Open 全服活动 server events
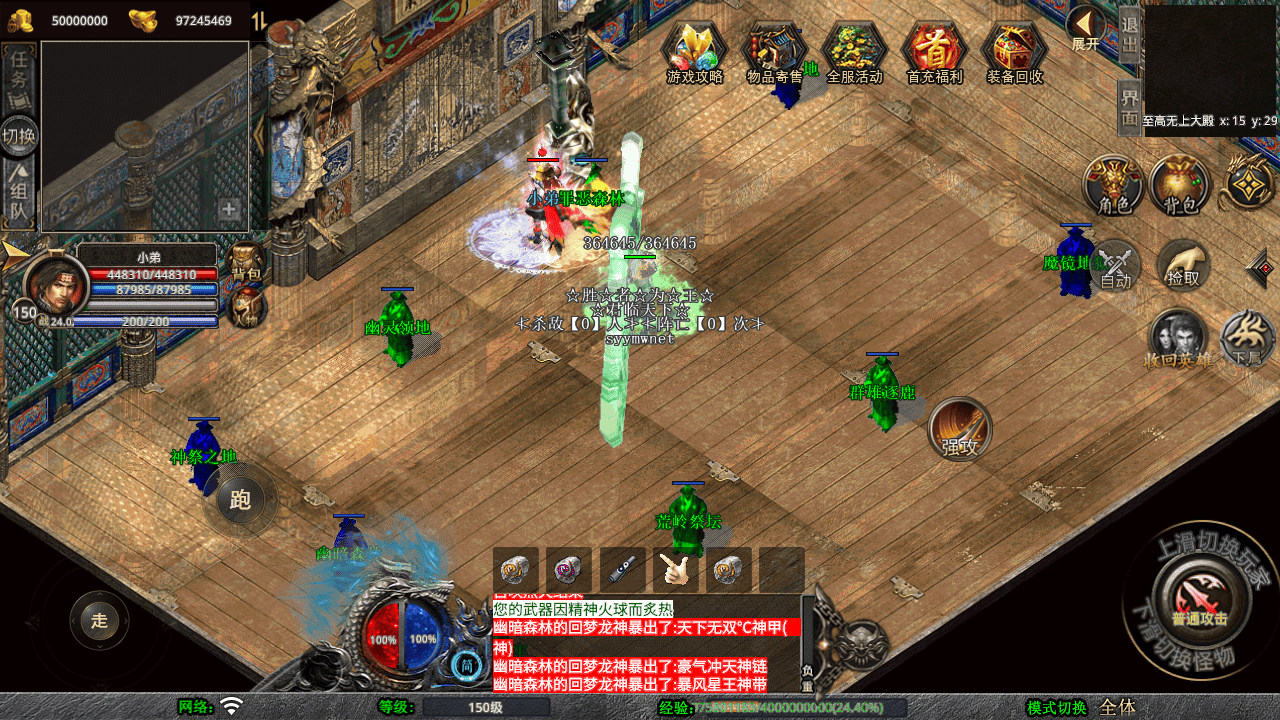The width and height of the screenshot is (1280, 720). tap(855, 51)
